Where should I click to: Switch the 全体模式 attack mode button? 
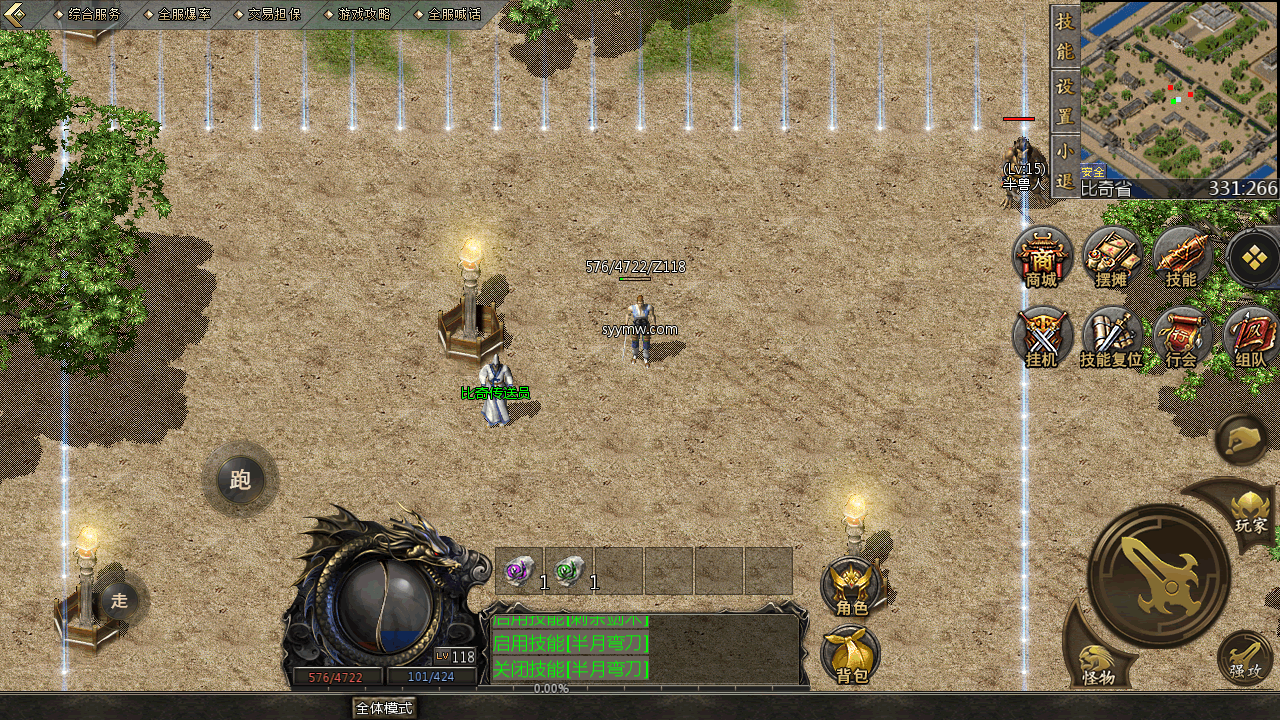tap(384, 708)
